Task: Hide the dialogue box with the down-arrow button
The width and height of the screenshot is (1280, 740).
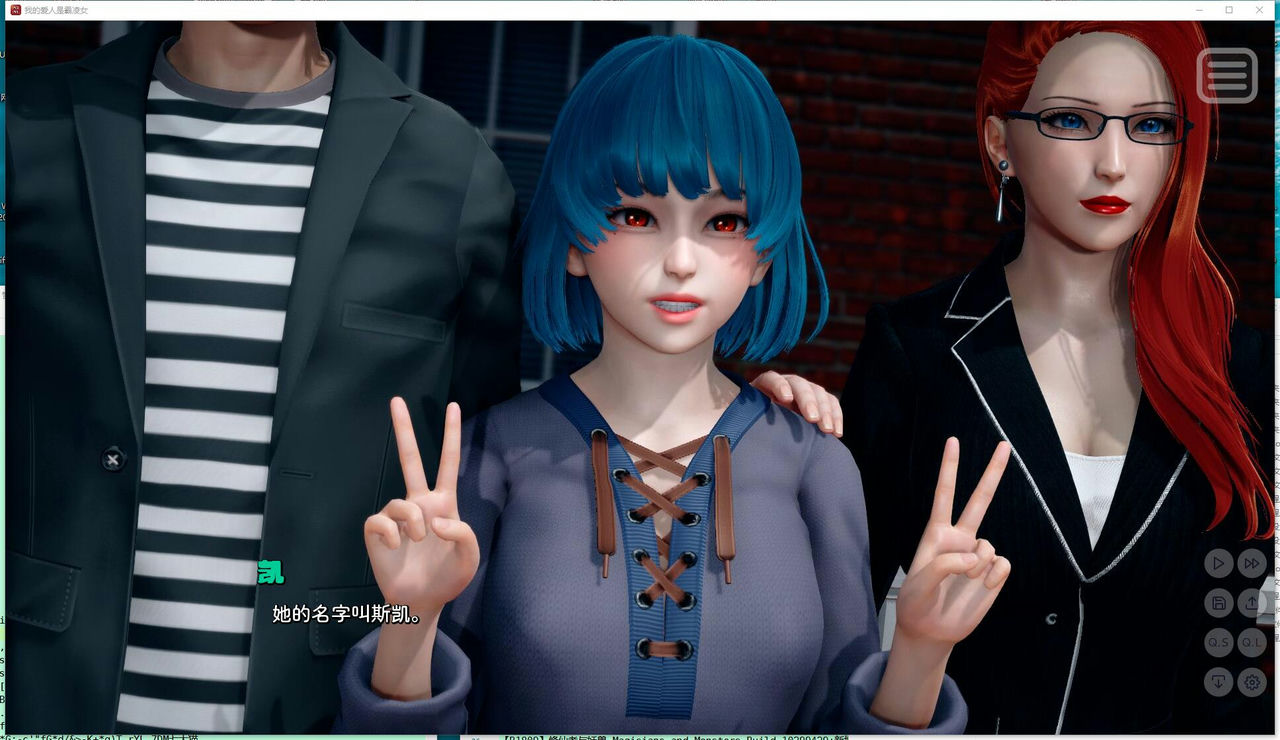Action: pos(1218,683)
